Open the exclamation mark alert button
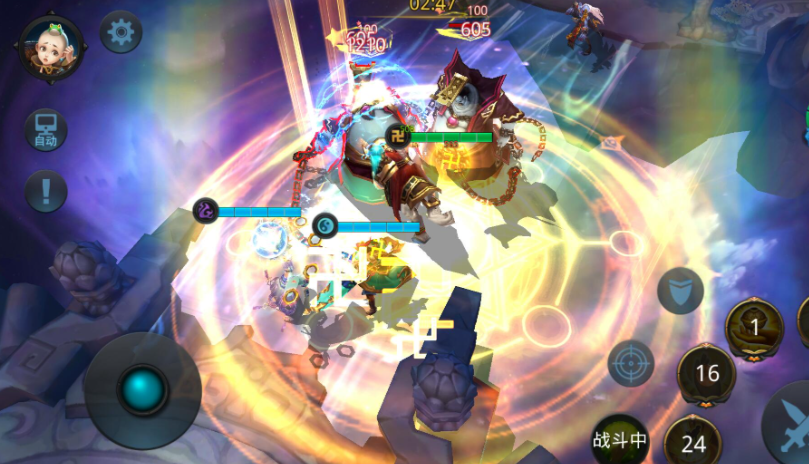This screenshot has height=464, width=809. pyautogui.click(x=46, y=190)
